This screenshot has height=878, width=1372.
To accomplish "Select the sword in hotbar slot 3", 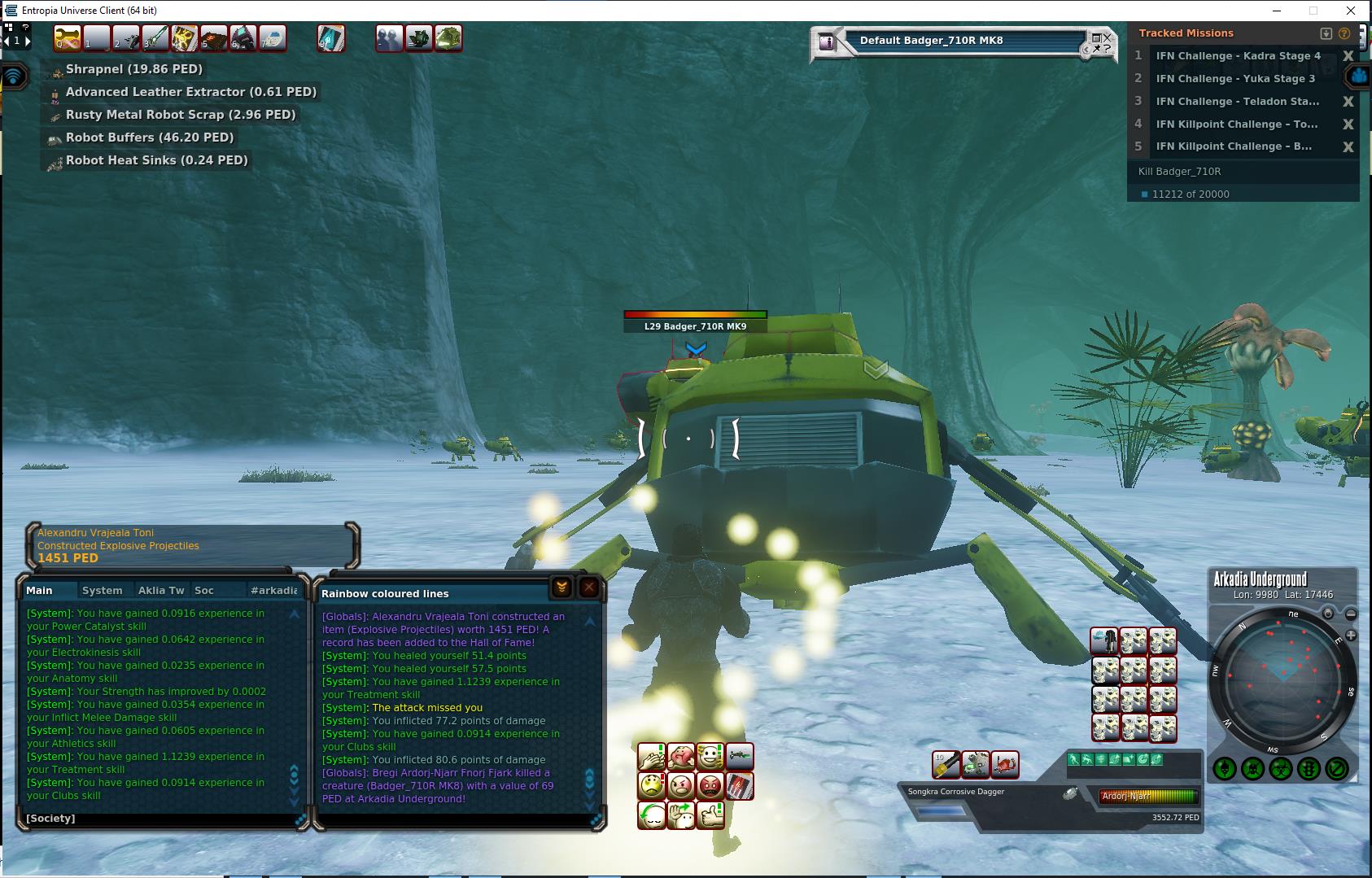I will [155, 38].
